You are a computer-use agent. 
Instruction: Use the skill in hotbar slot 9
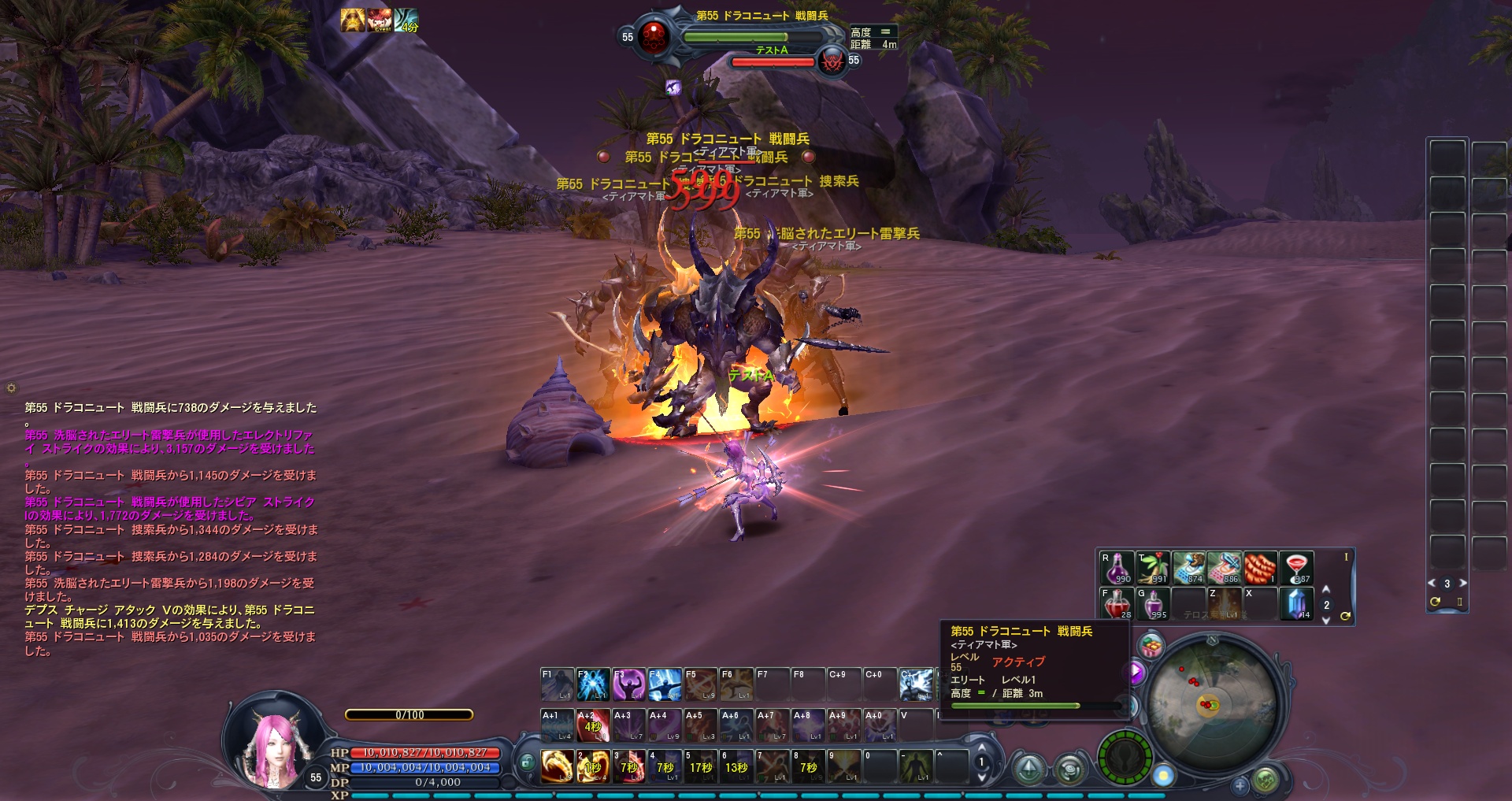point(843,766)
